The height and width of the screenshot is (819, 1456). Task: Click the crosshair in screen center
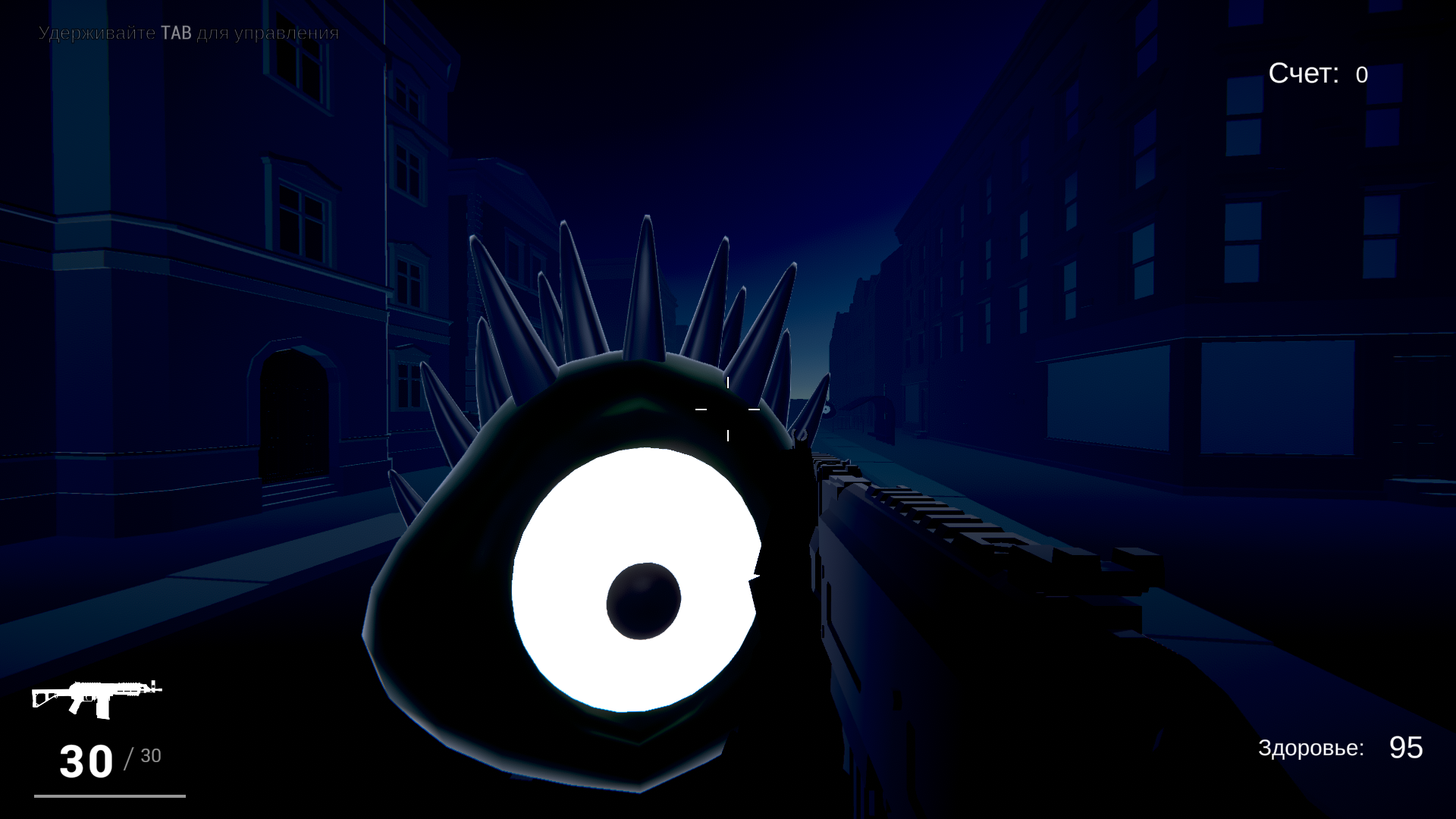(728, 409)
